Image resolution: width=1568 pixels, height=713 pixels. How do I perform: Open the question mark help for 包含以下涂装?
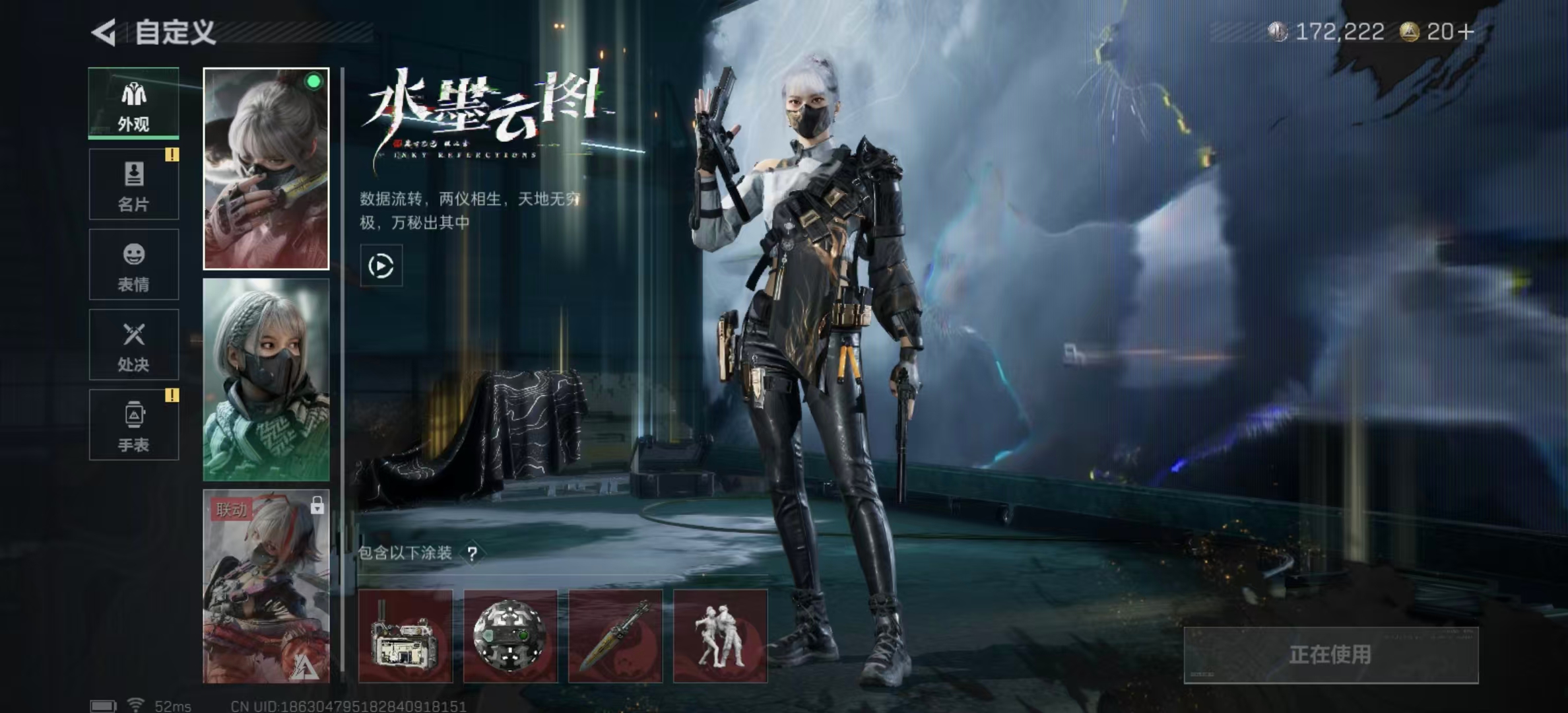472,554
